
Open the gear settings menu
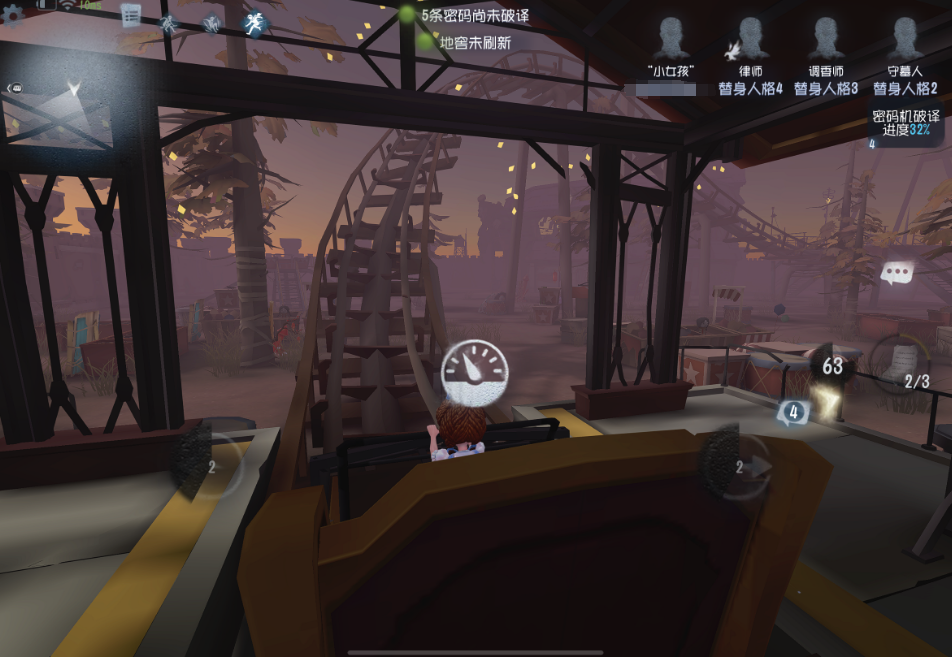[x=12, y=15]
